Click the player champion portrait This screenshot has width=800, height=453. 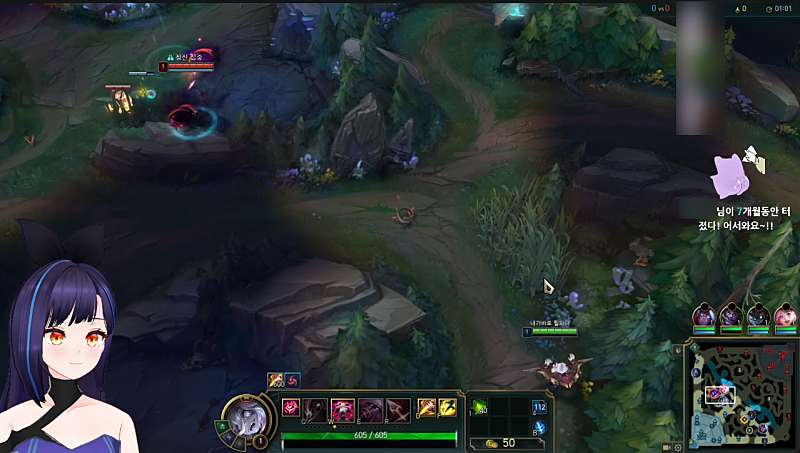pyautogui.click(x=243, y=417)
